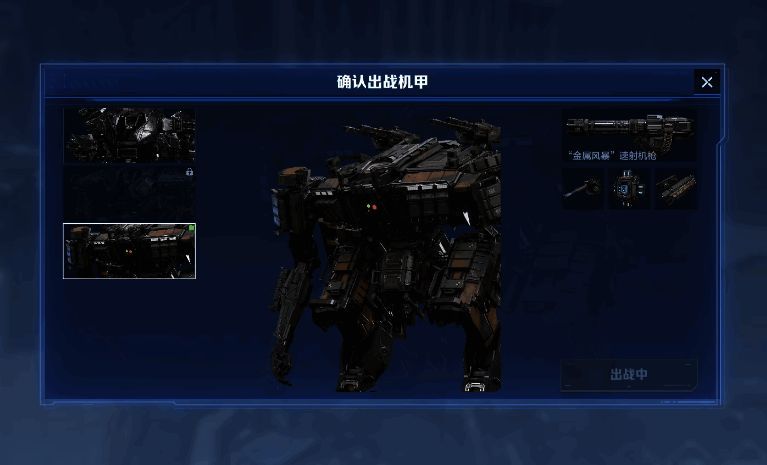Select the square blue-core module icon
This screenshot has height=465, width=767.
[x=629, y=188]
